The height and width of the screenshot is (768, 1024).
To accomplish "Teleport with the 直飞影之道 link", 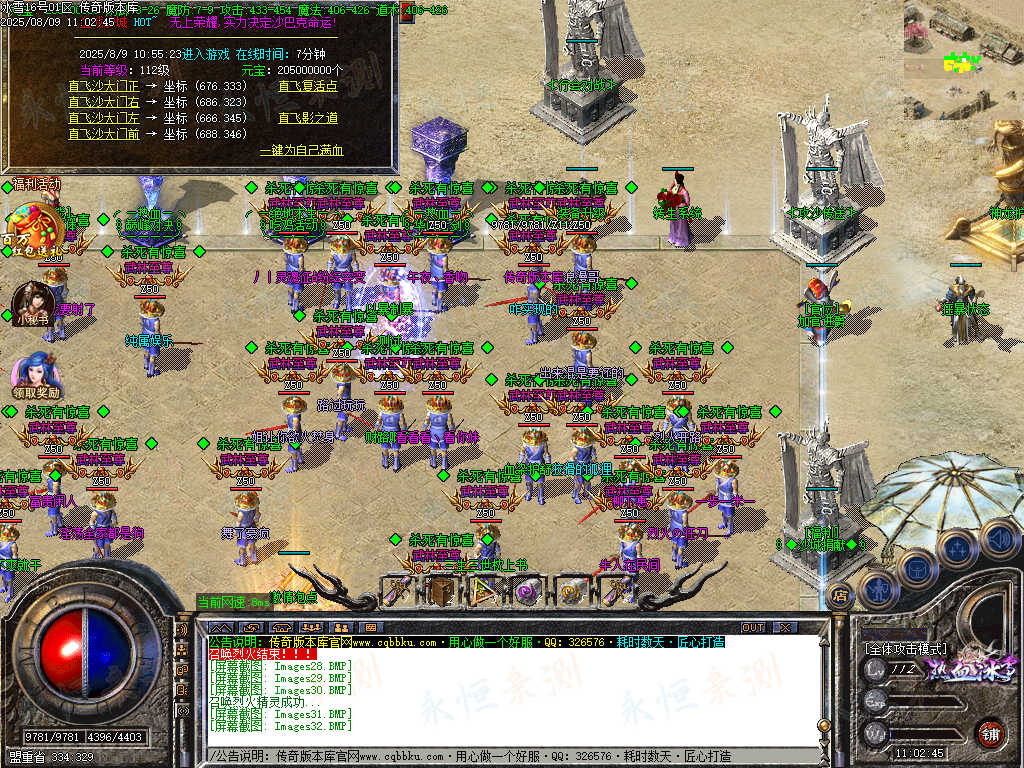I will pyautogui.click(x=308, y=118).
